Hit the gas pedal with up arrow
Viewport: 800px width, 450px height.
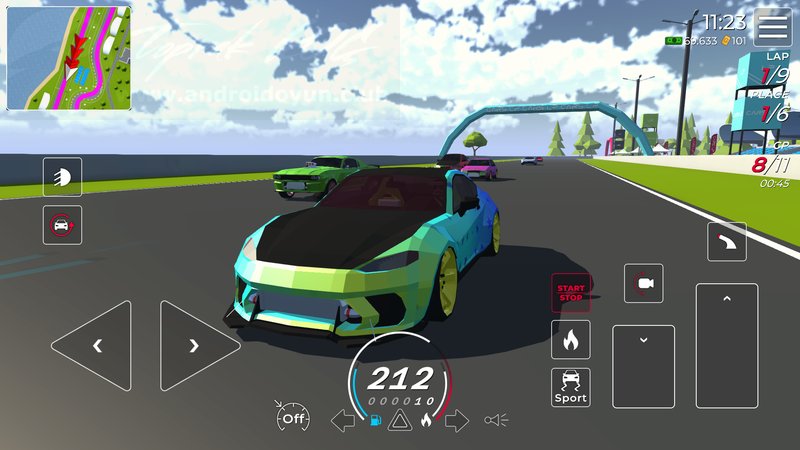coord(727,345)
